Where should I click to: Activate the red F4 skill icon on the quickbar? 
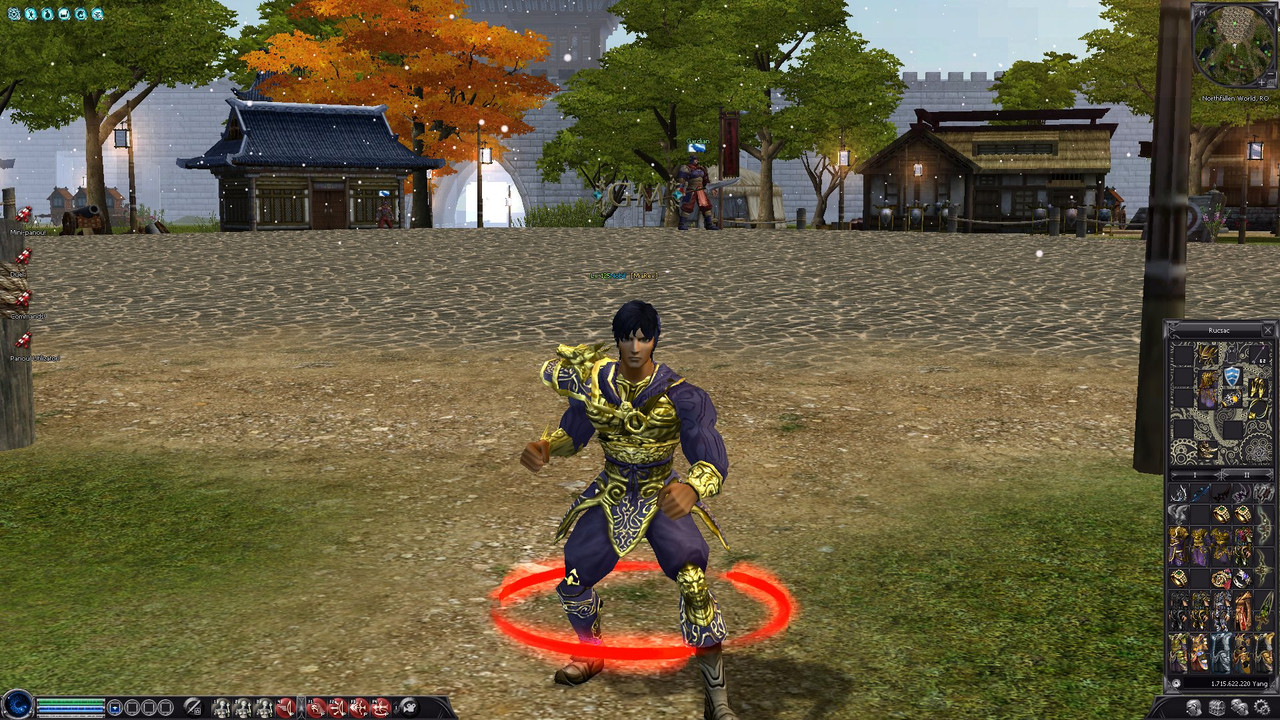tap(381, 707)
